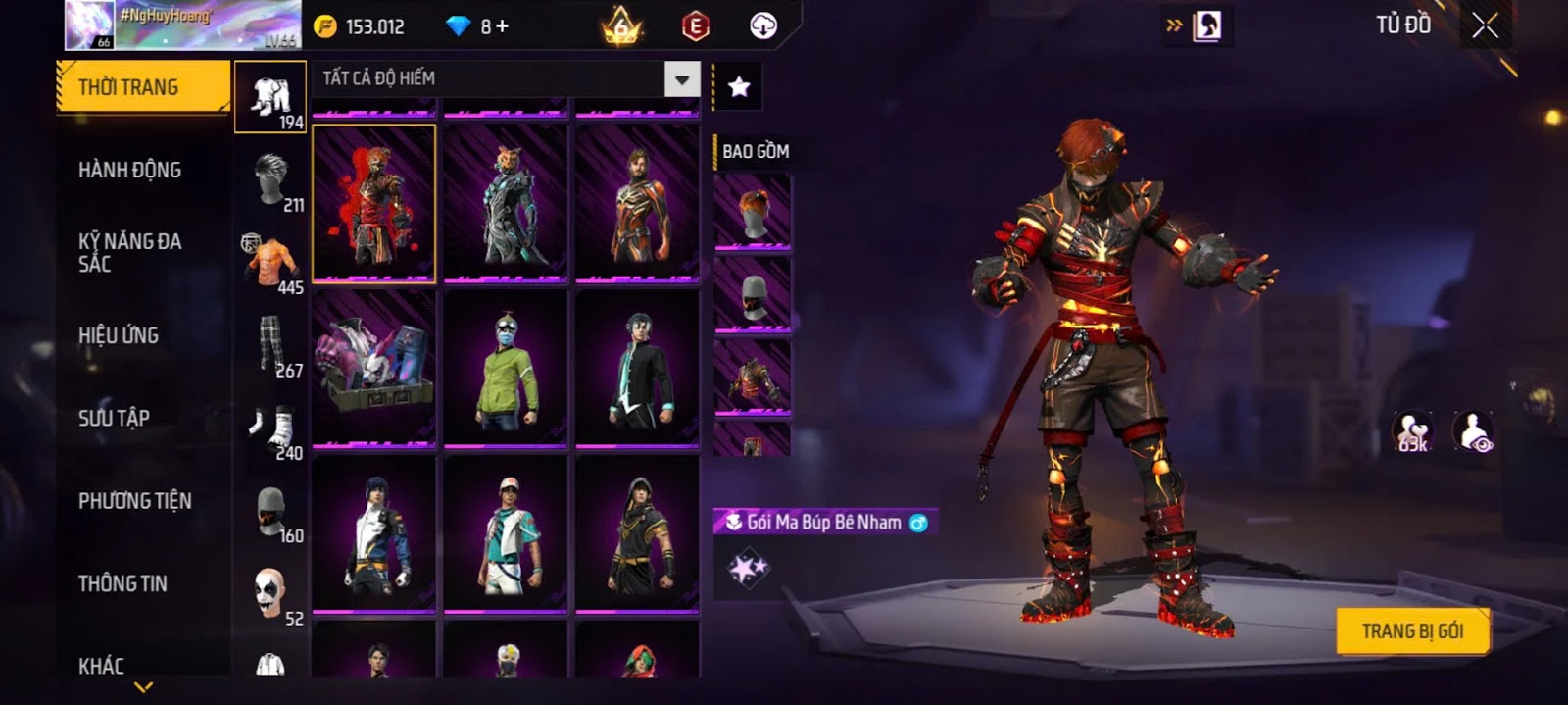This screenshot has height=705, width=1568.
Task: Go to the SƯU TẬP tab
Action: pos(114,418)
